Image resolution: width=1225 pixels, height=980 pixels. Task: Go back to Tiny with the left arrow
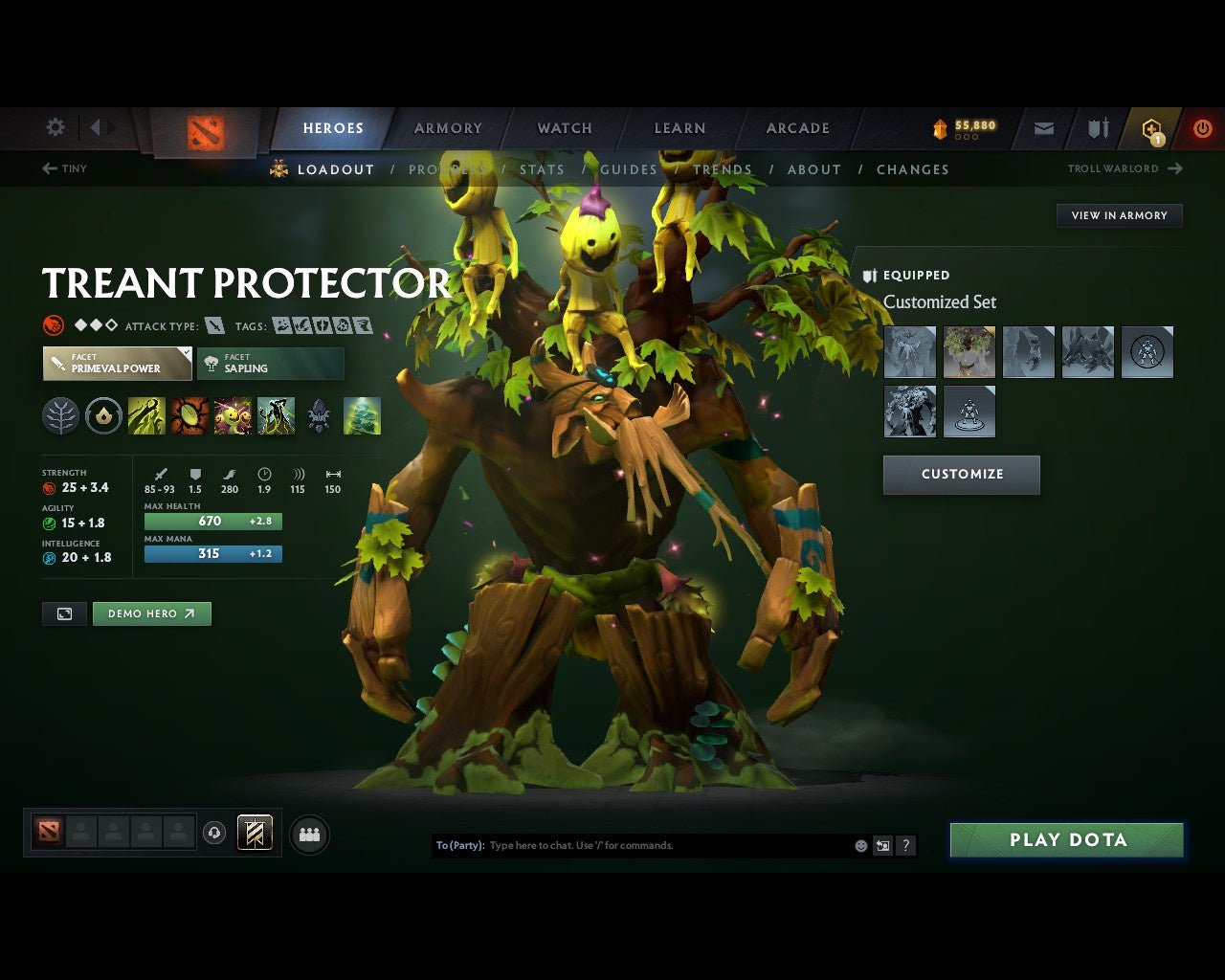click(x=48, y=168)
